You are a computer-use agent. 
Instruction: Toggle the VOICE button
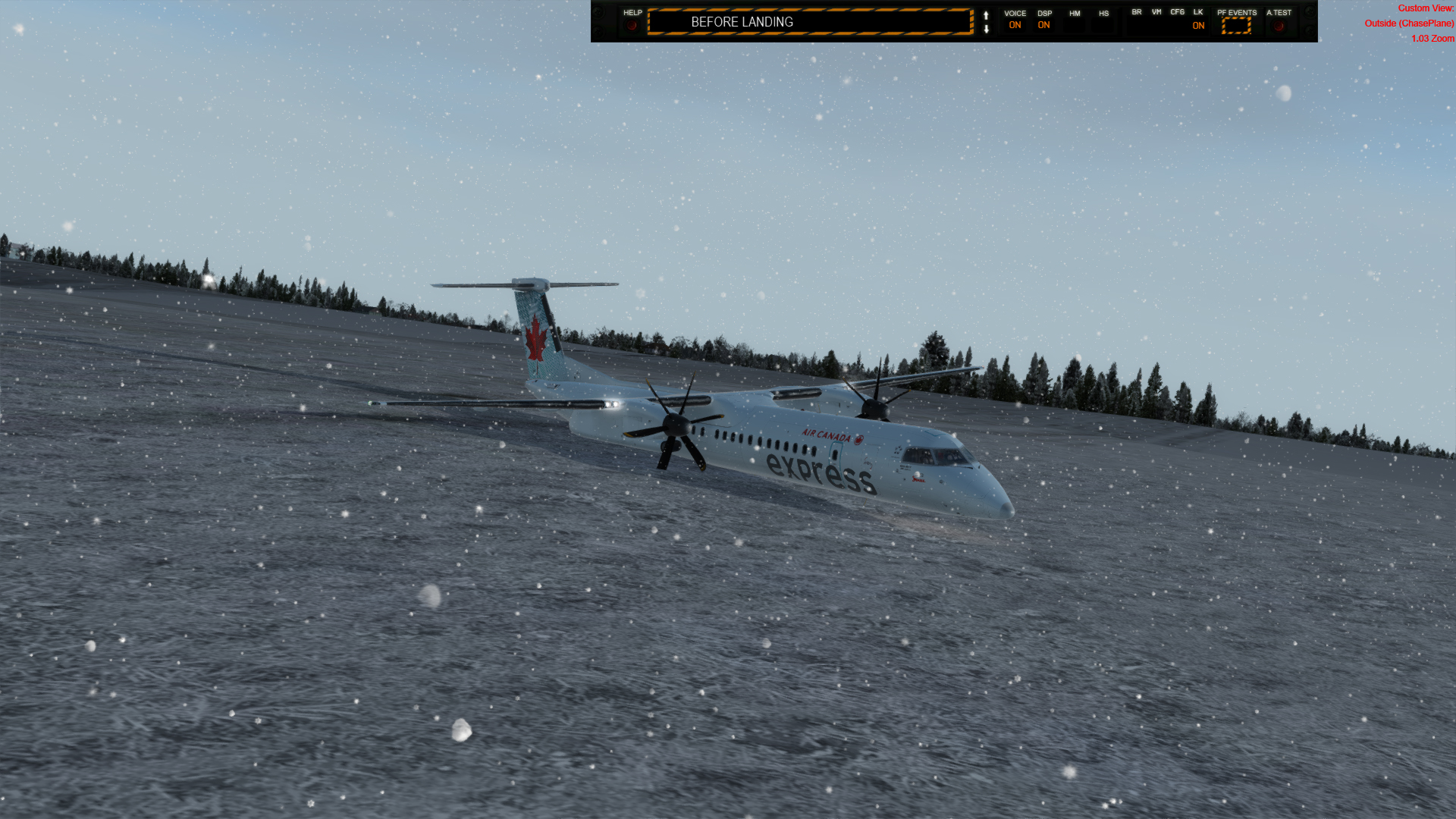coord(1015,25)
